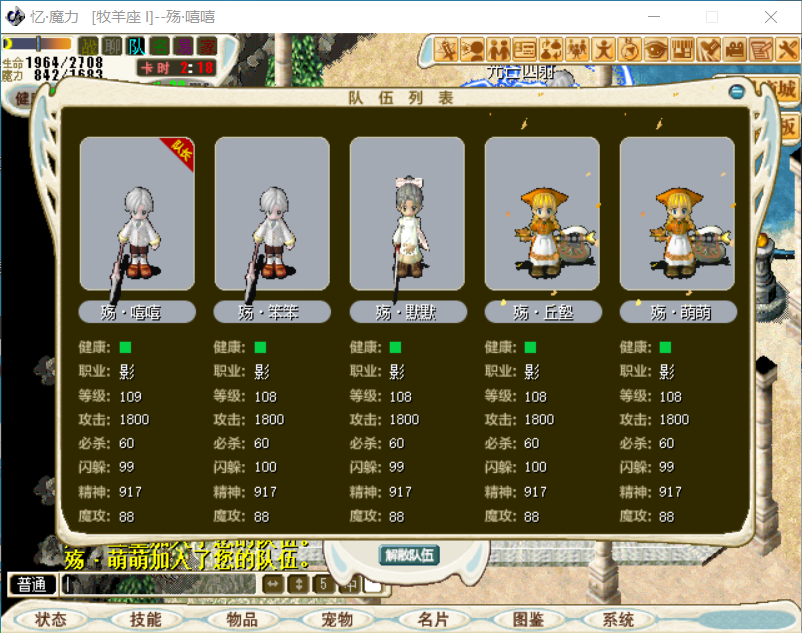
Task: Open the 状态 status menu
Action: tap(50, 620)
